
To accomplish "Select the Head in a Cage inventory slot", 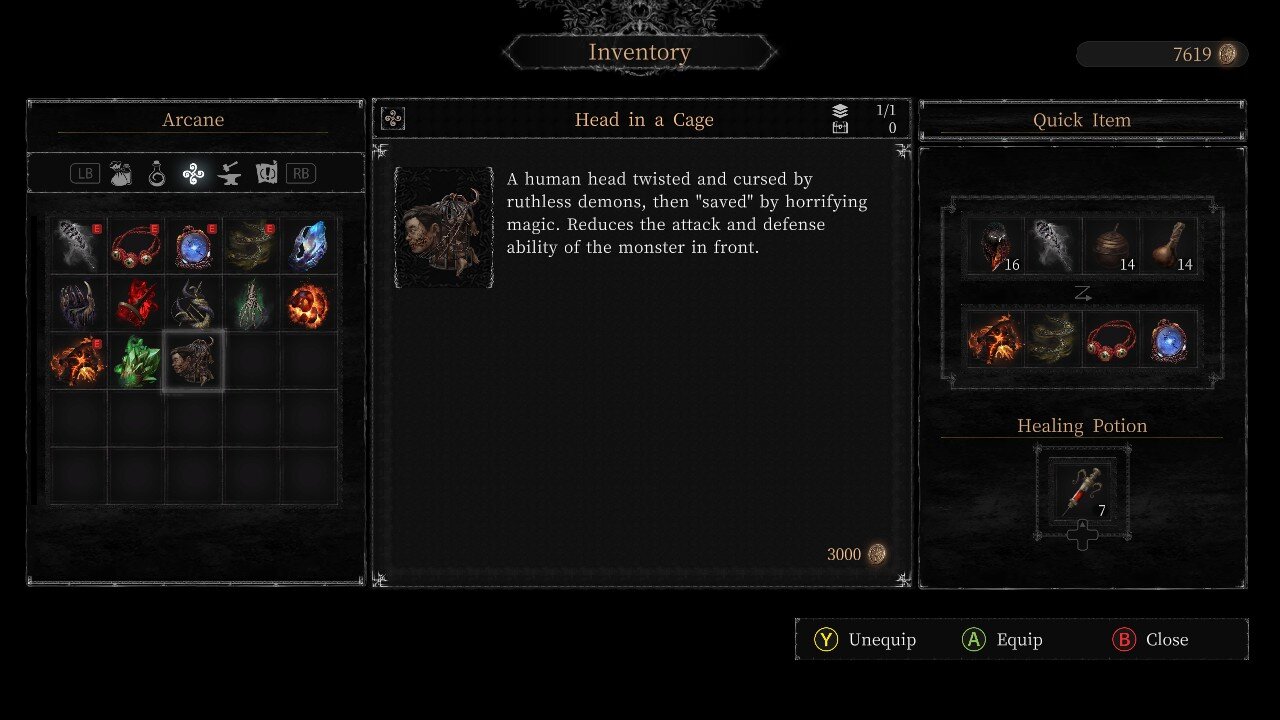I will [x=194, y=361].
